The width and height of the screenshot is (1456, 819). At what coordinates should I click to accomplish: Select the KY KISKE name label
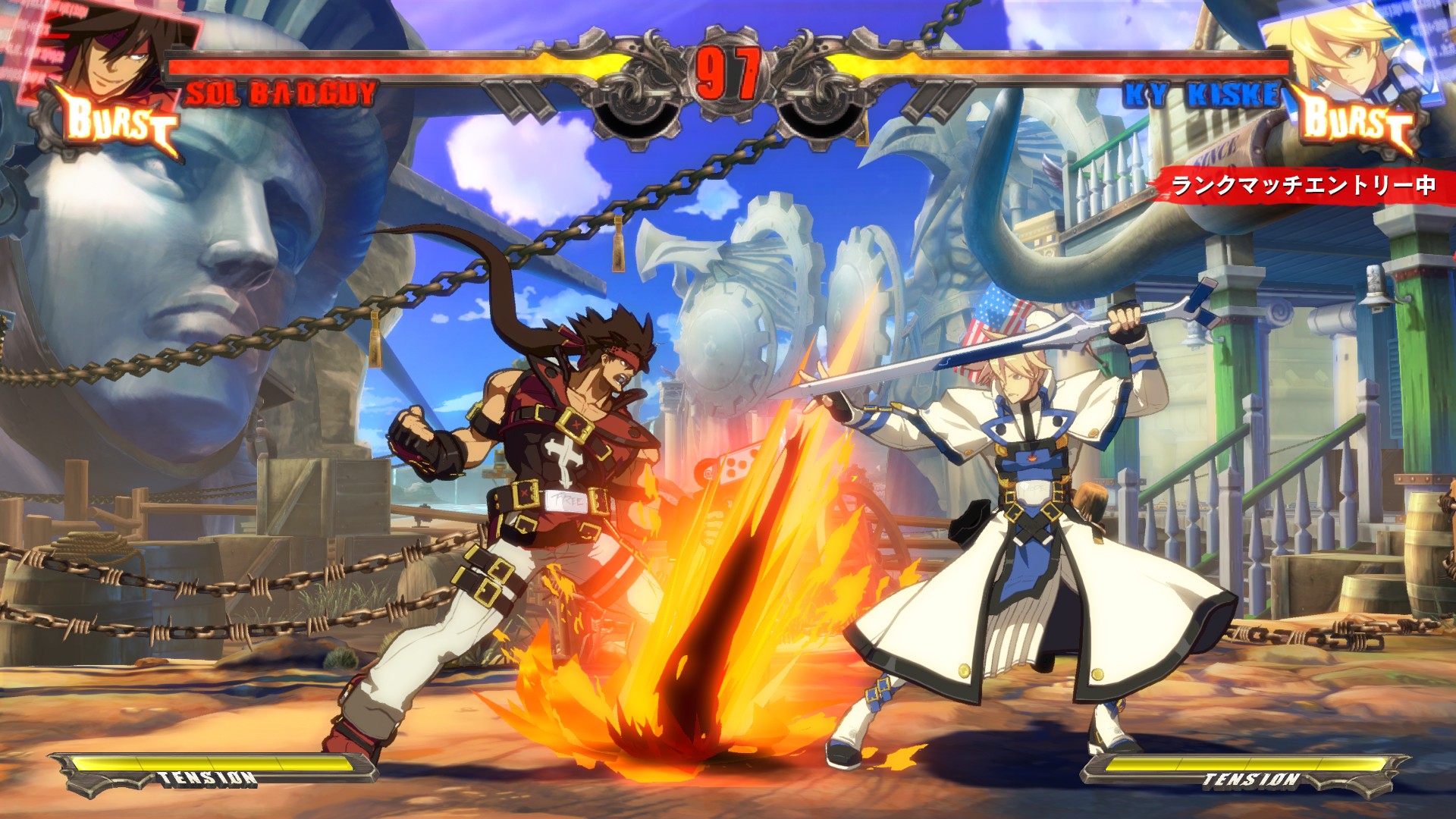1206,92
